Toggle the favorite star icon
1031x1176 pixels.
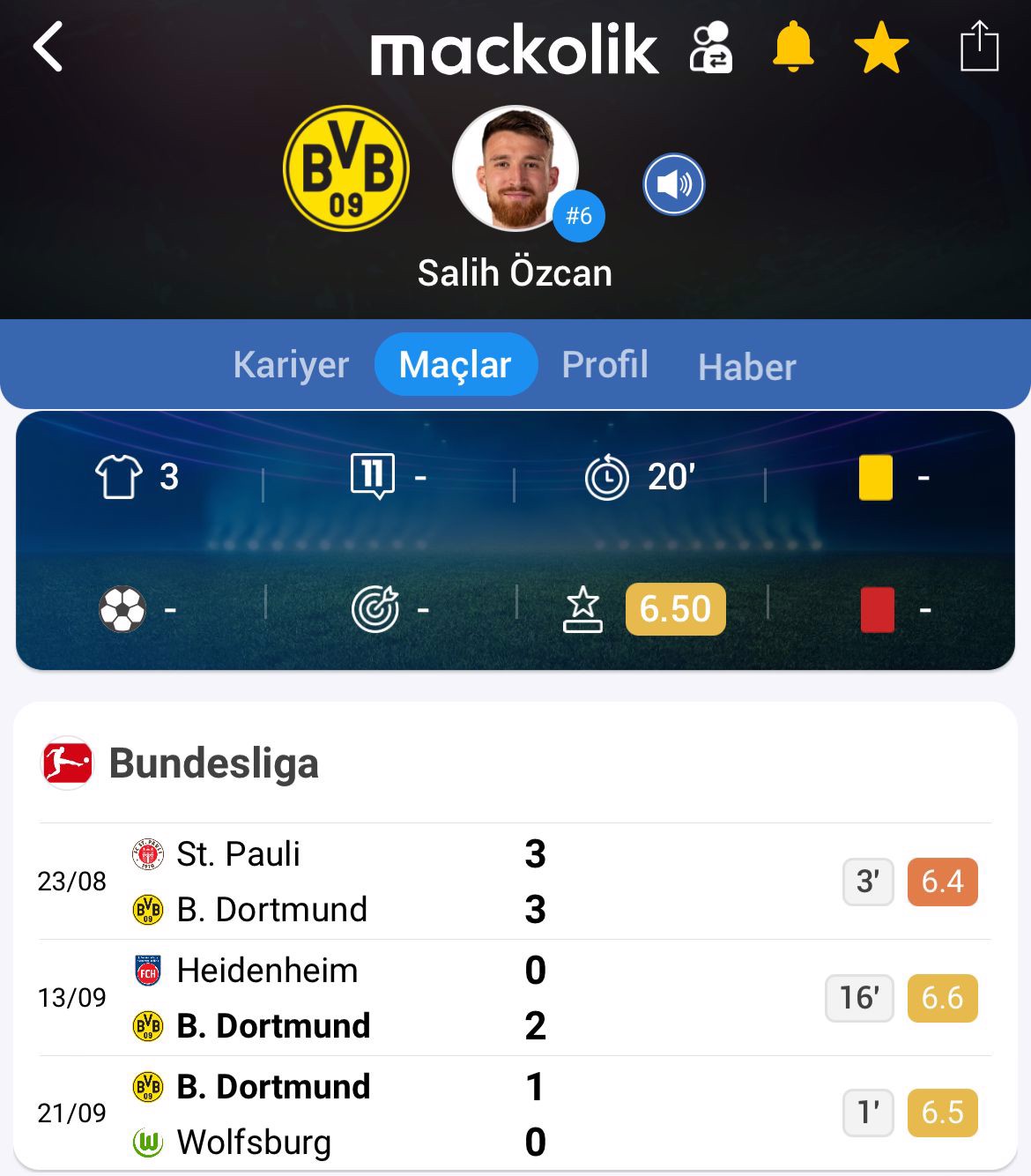click(x=881, y=48)
